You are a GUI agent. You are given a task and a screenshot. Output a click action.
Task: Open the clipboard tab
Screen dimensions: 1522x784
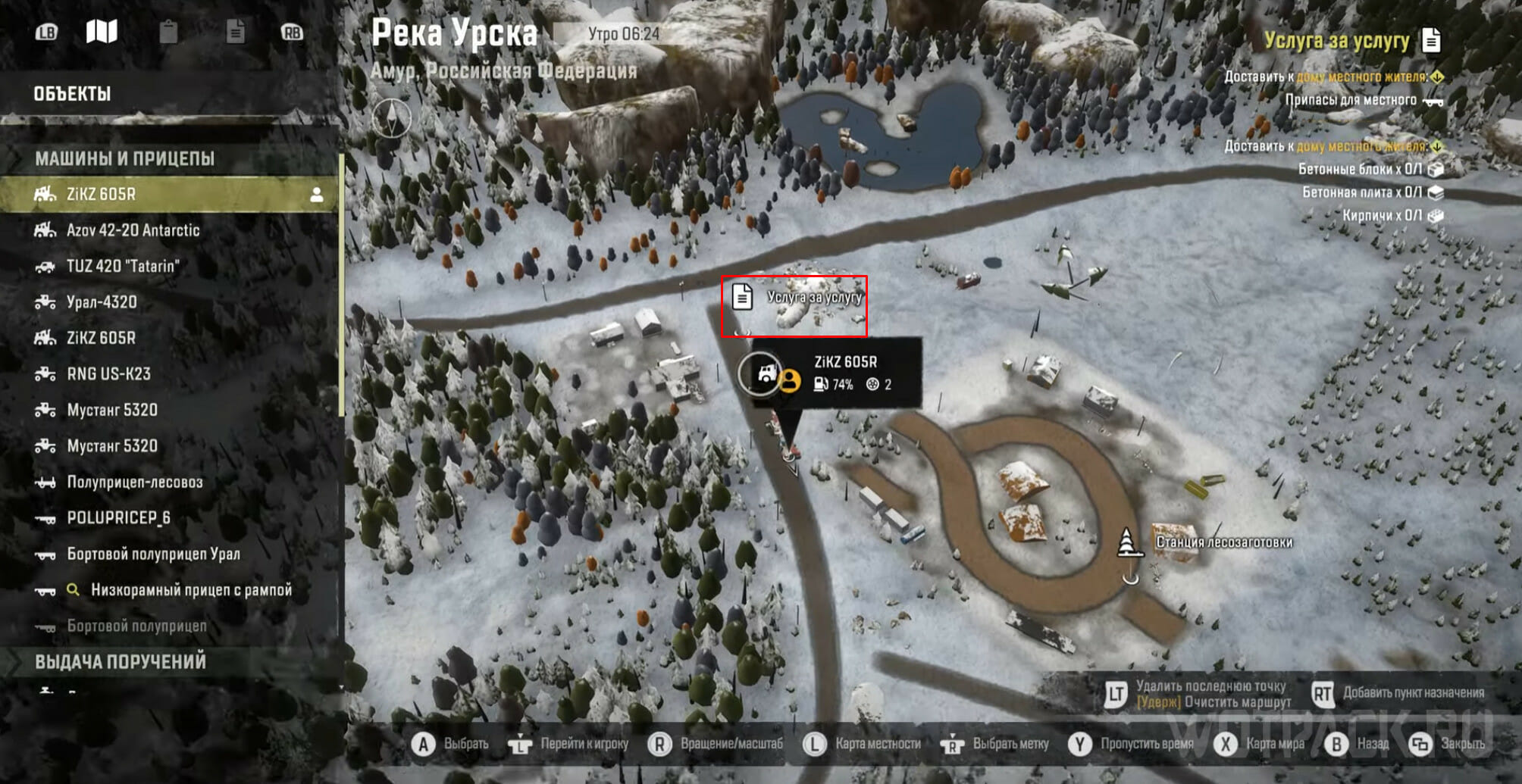click(168, 32)
